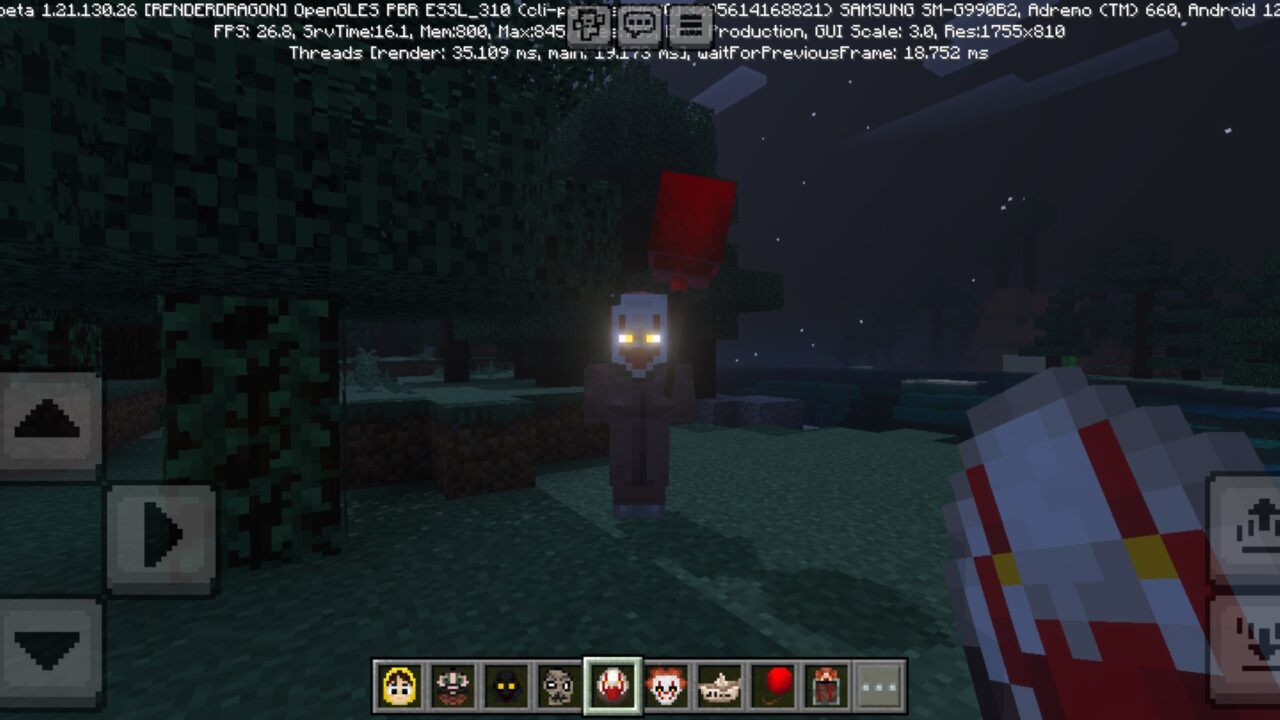Select the green-eyed clown head in slot two
This screenshot has height=720, width=1280.
click(454, 683)
